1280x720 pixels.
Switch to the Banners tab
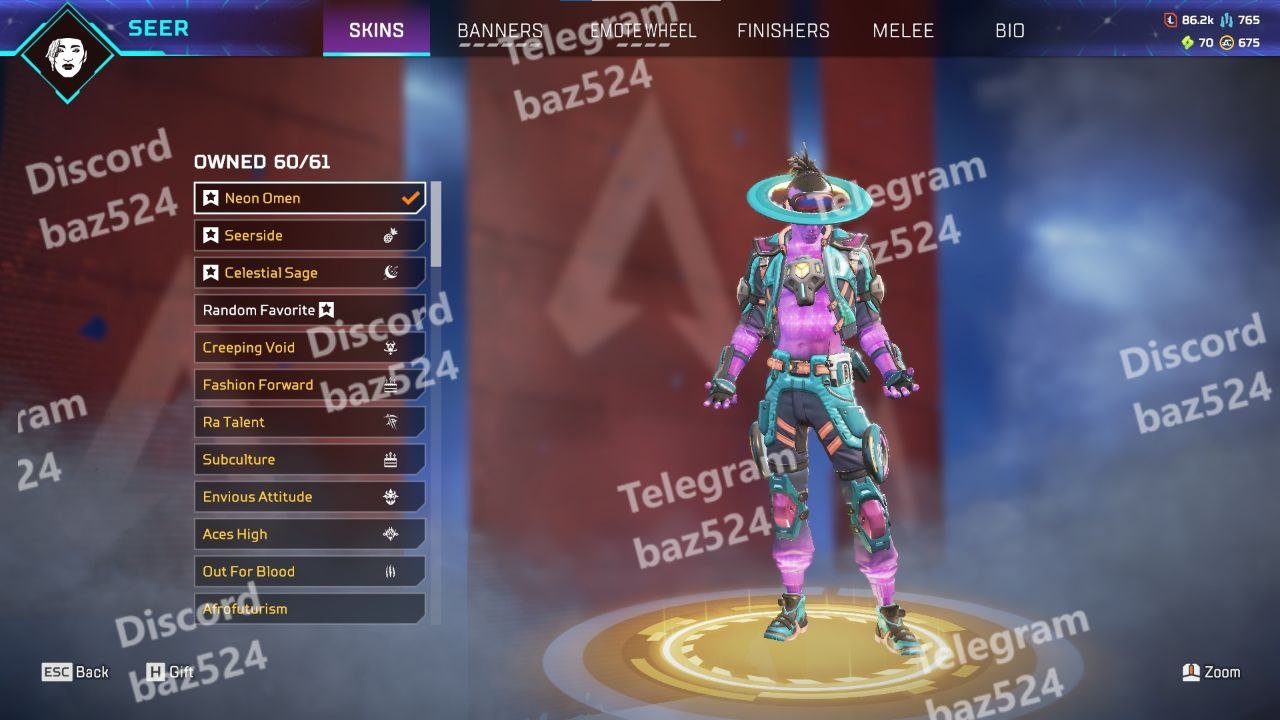(x=500, y=31)
